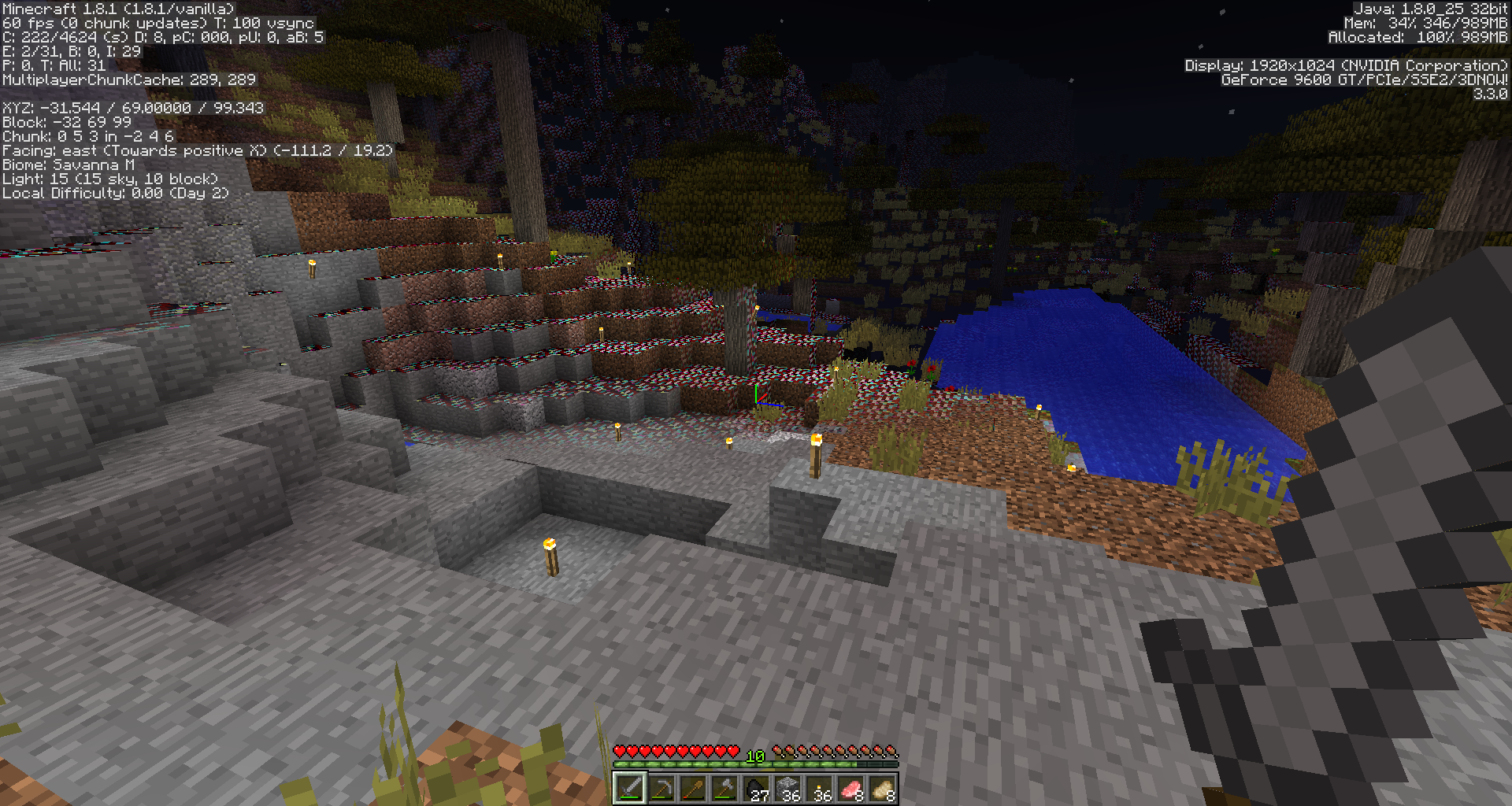Image resolution: width=1512 pixels, height=806 pixels.
Task: Choose the raw porkchop hotbar slot
Action: point(850,788)
